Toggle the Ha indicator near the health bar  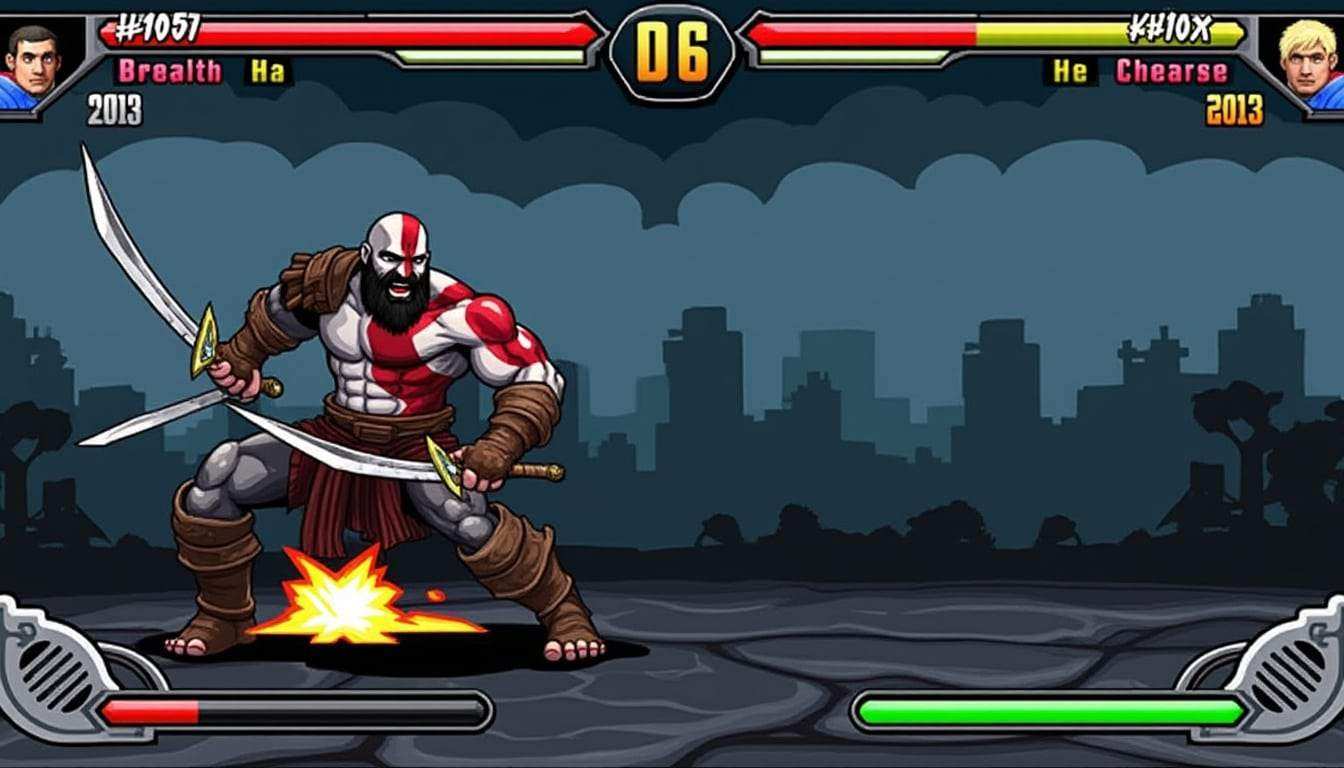[266, 70]
